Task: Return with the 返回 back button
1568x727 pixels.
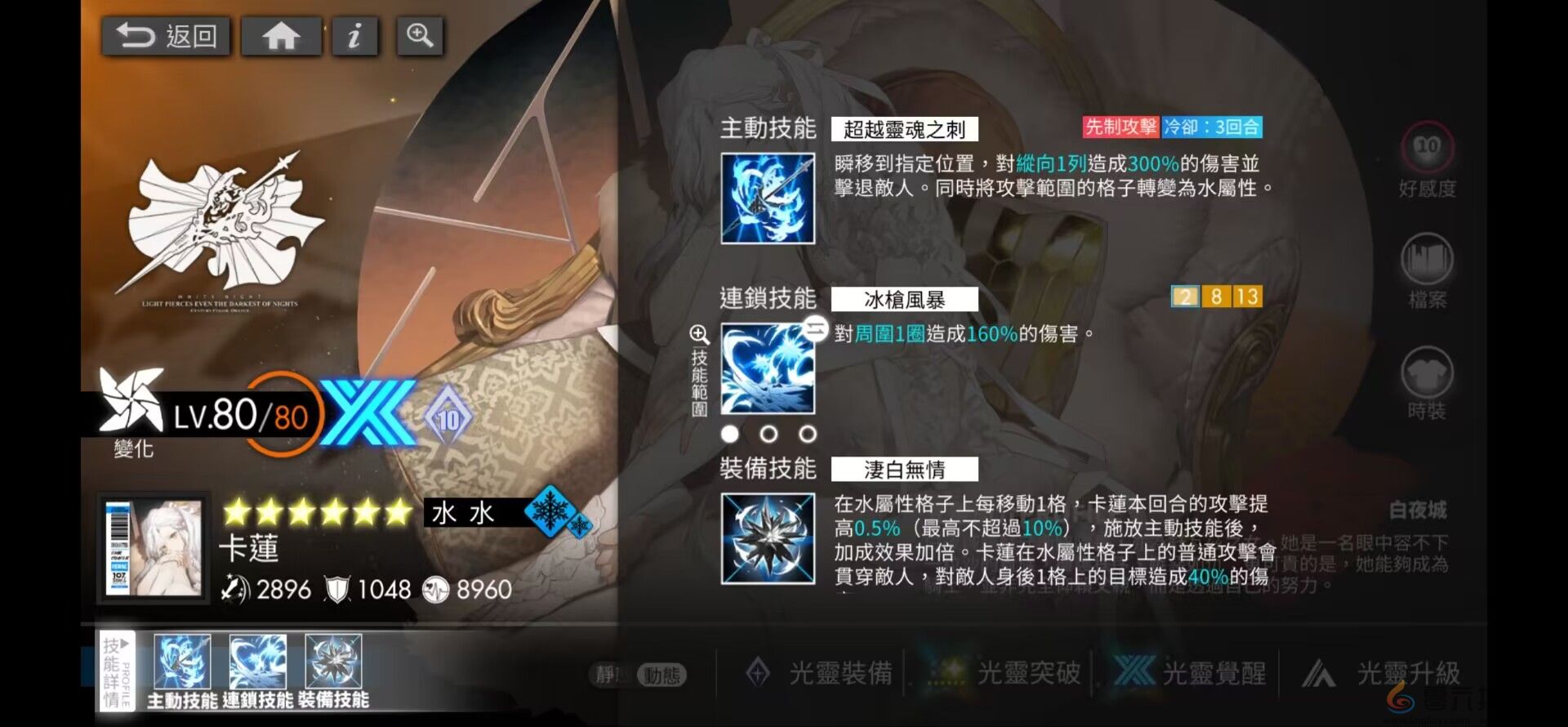Action: pyautogui.click(x=166, y=36)
